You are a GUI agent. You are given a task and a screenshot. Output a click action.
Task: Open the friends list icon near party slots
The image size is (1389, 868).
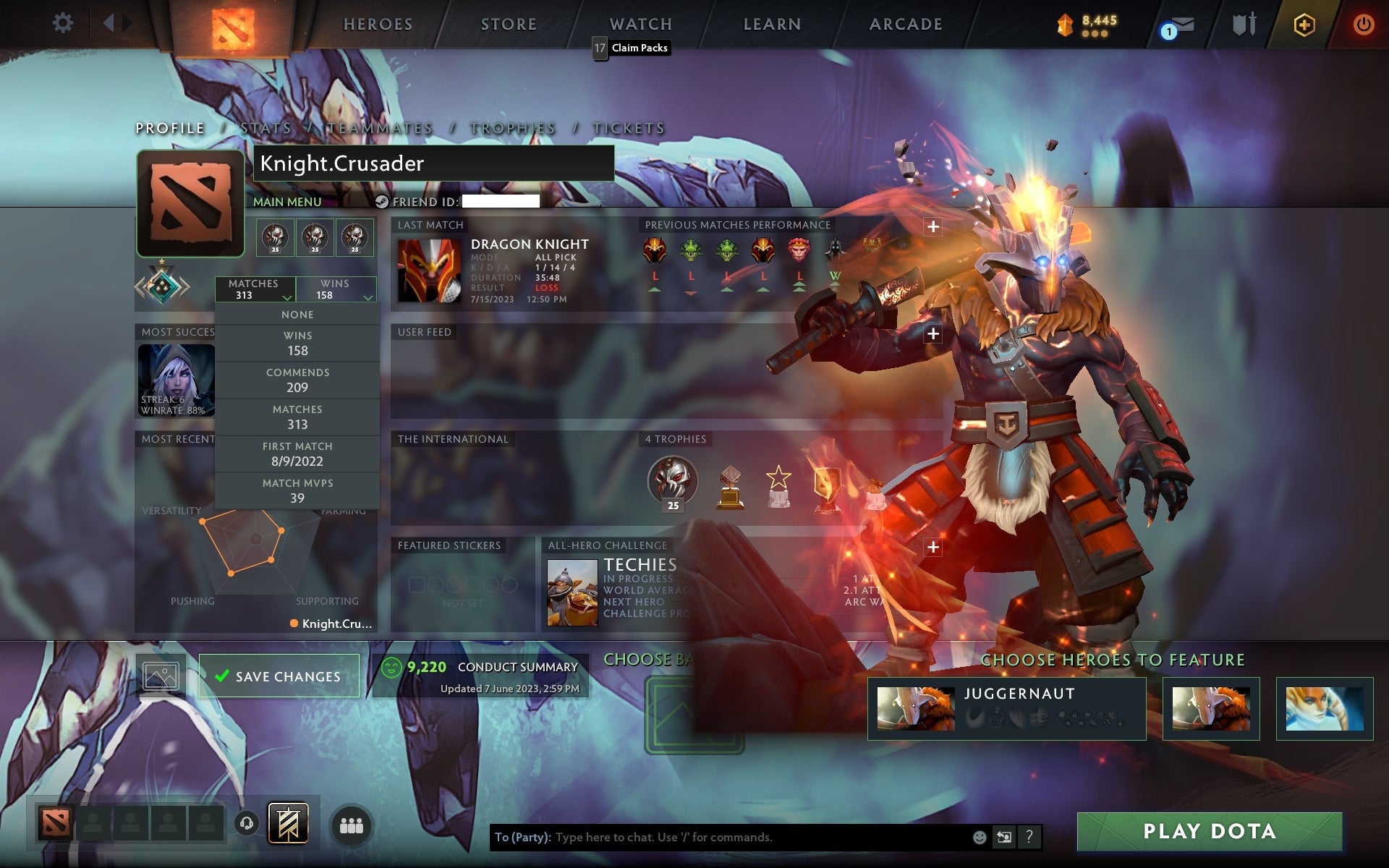pyautogui.click(x=352, y=825)
